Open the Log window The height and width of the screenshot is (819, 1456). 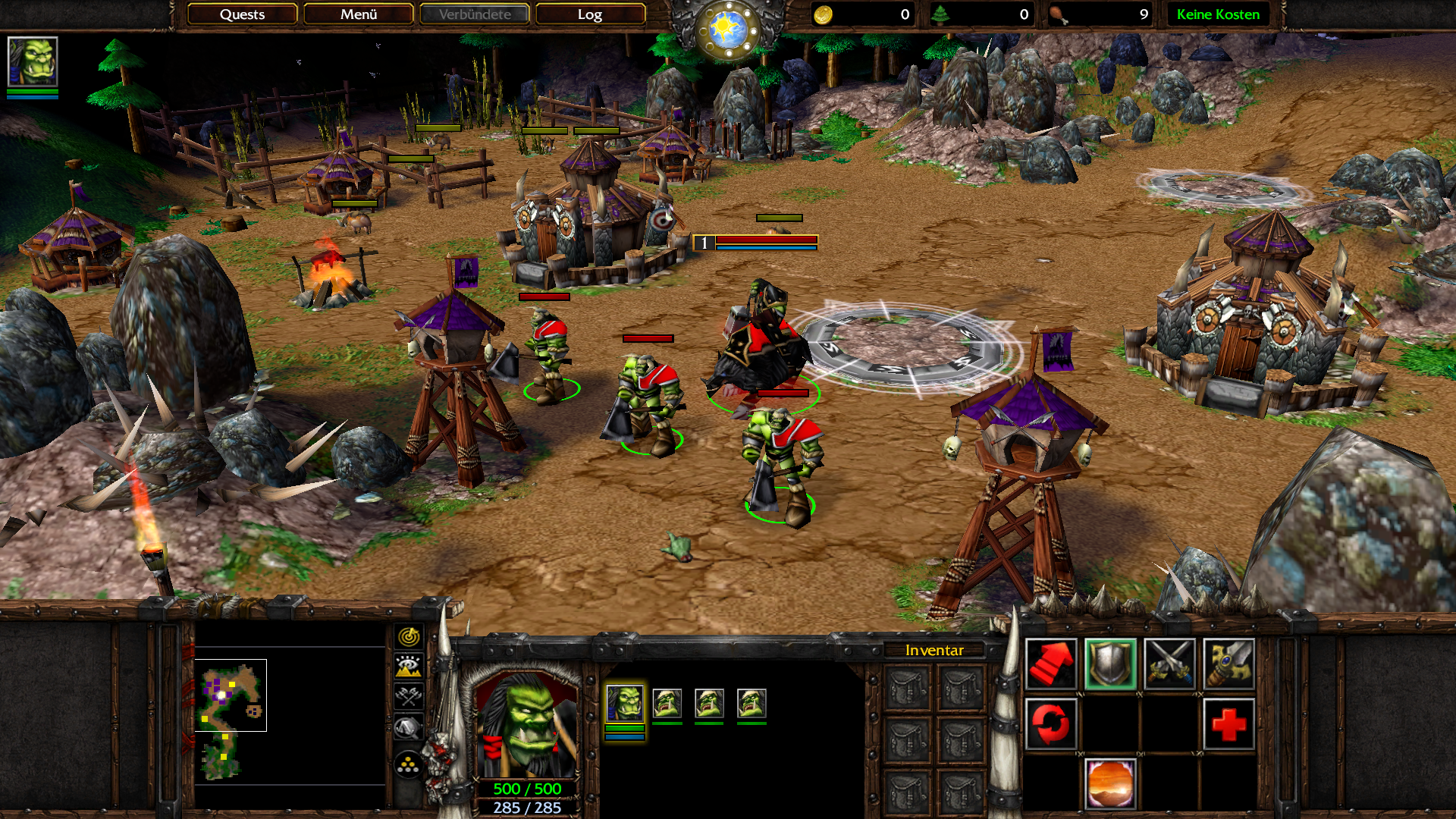pos(589,14)
